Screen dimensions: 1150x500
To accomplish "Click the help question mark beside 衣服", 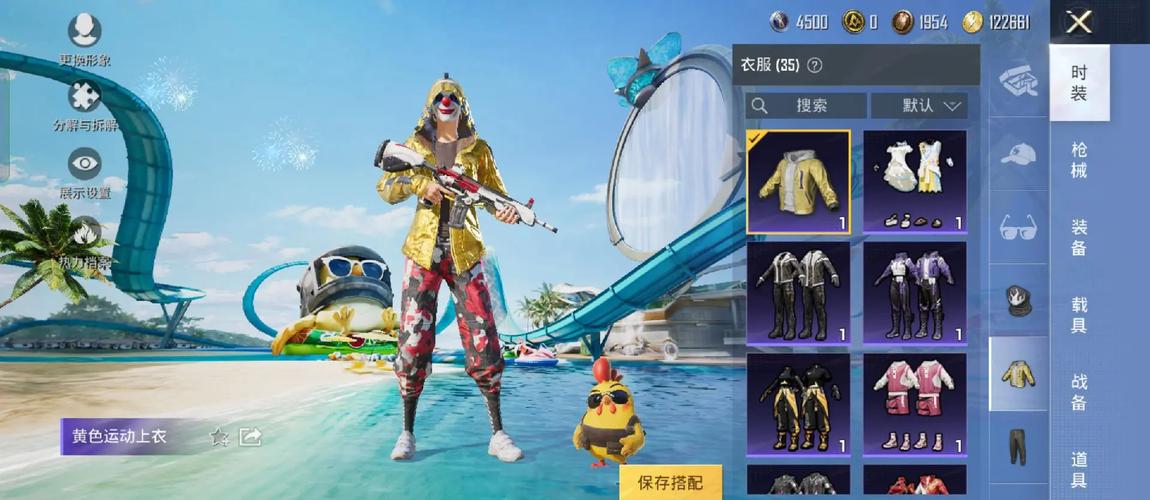I will click(814, 65).
